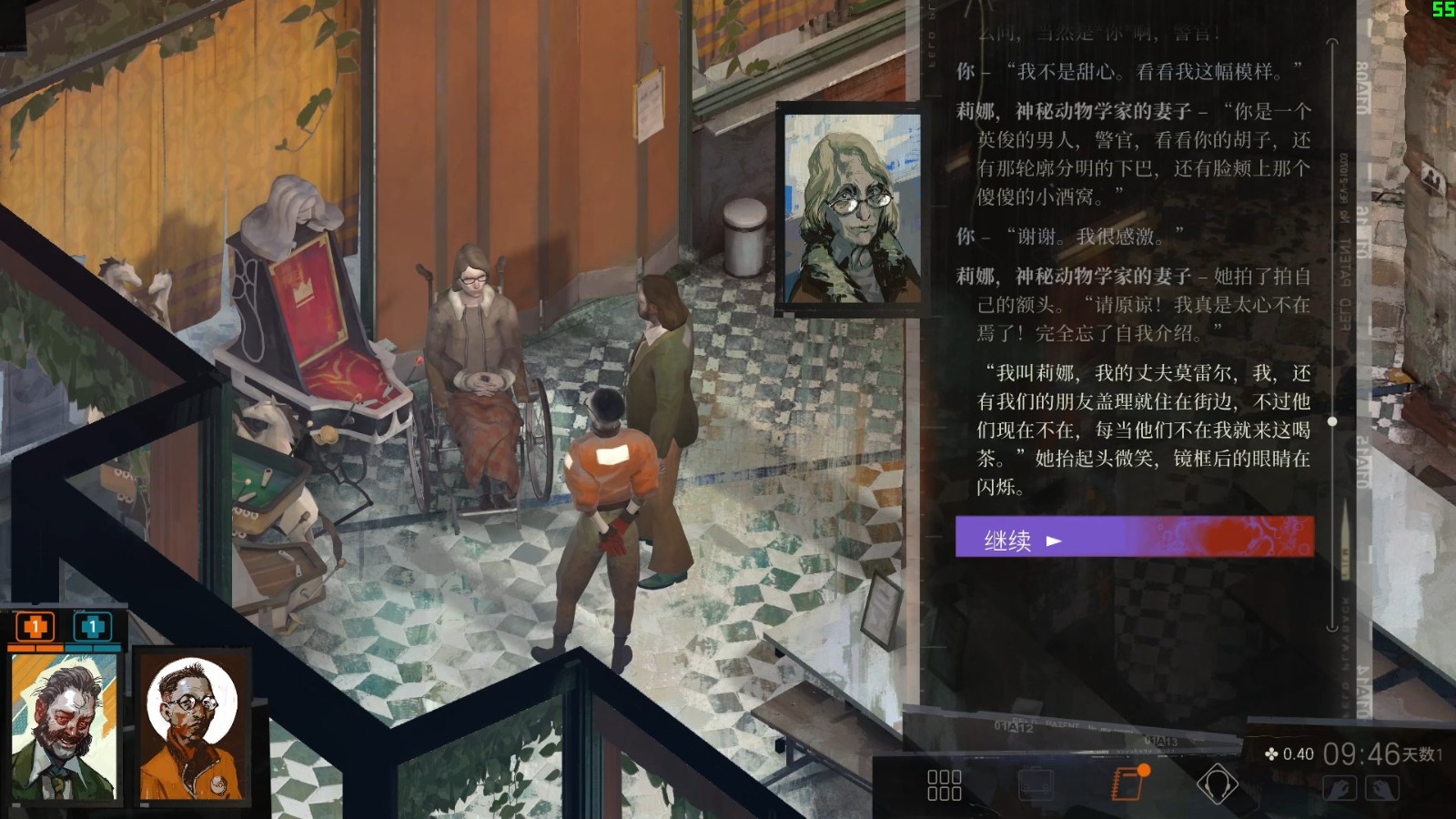Select the left hand equipment slot

(1339, 788)
